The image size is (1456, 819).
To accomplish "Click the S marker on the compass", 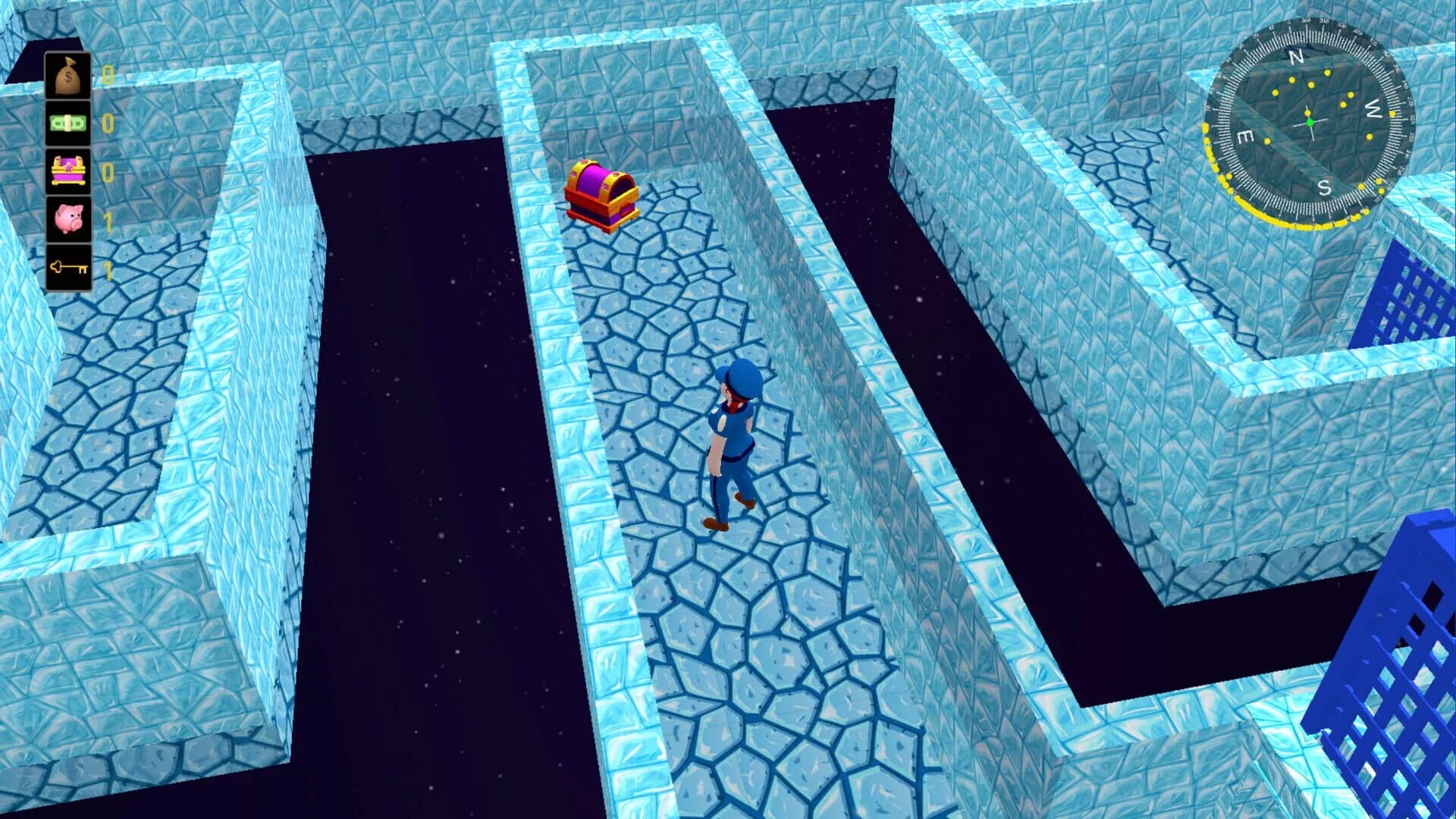I will coord(1324,187).
